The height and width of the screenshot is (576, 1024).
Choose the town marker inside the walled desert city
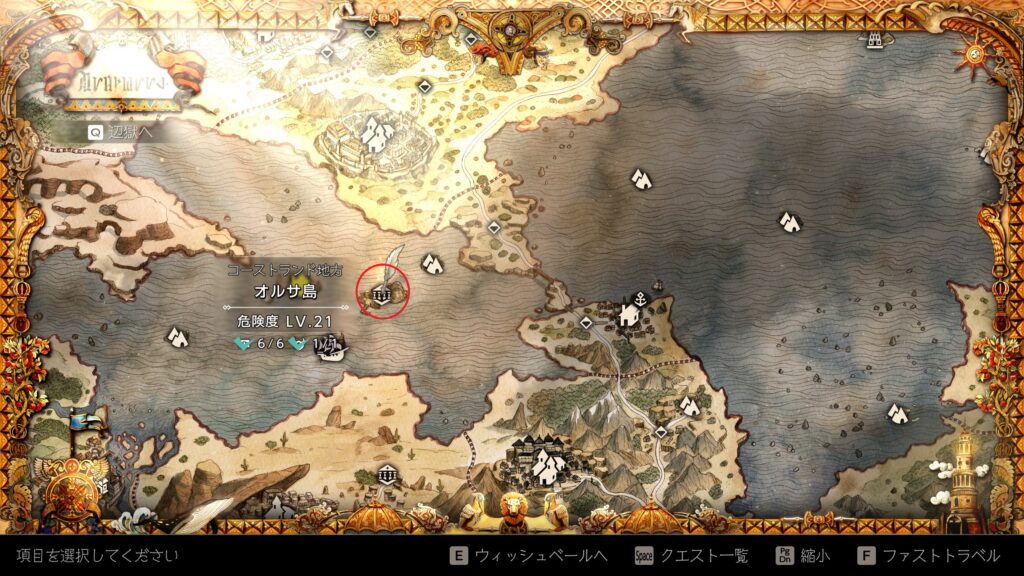[375, 134]
